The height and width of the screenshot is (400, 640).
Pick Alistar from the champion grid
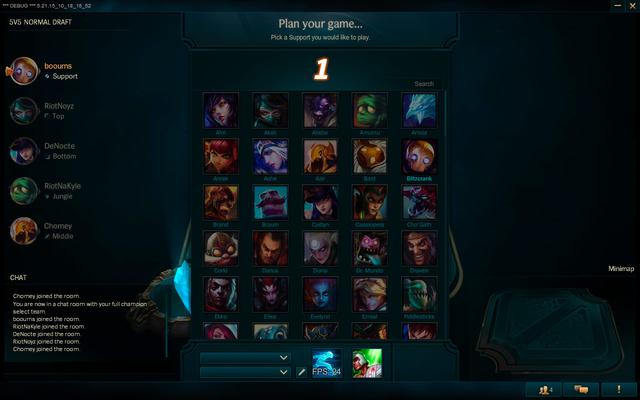[320, 109]
